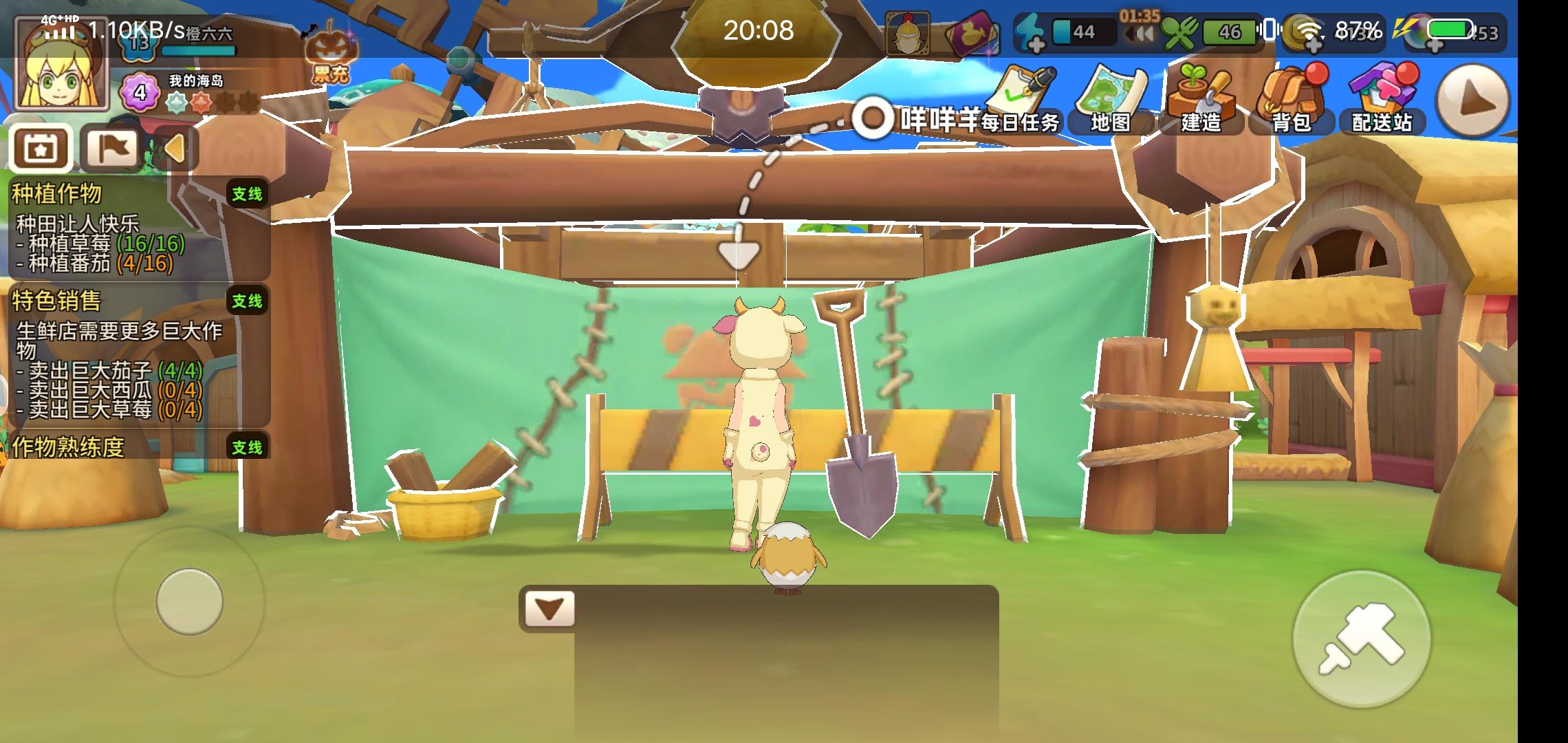Viewport: 1568px width, 743px height.
Task: Collapse the chat box with down arrow
Action: (x=548, y=609)
